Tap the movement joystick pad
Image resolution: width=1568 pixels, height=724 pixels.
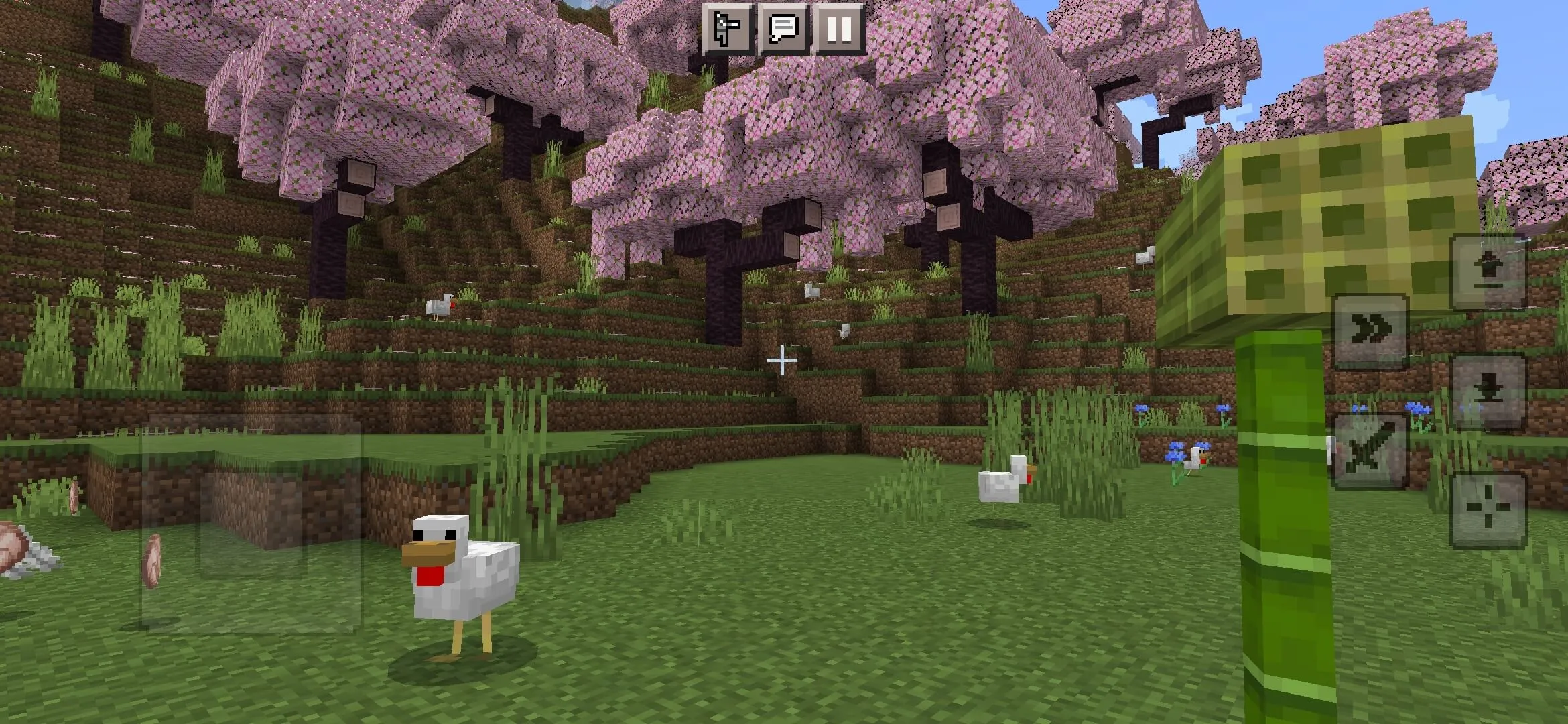pos(251,523)
